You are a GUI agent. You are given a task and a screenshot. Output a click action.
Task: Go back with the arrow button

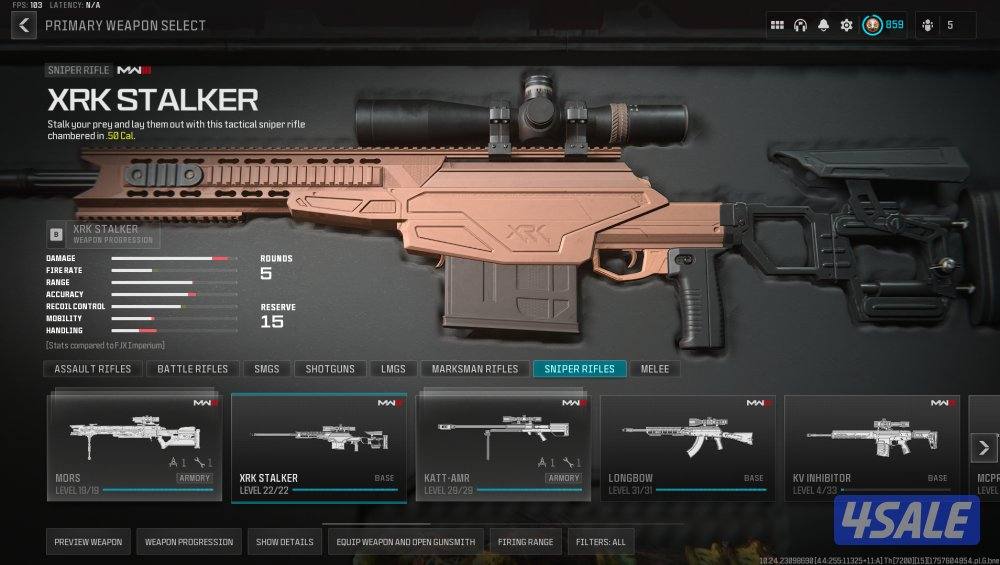tap(24, 25)
